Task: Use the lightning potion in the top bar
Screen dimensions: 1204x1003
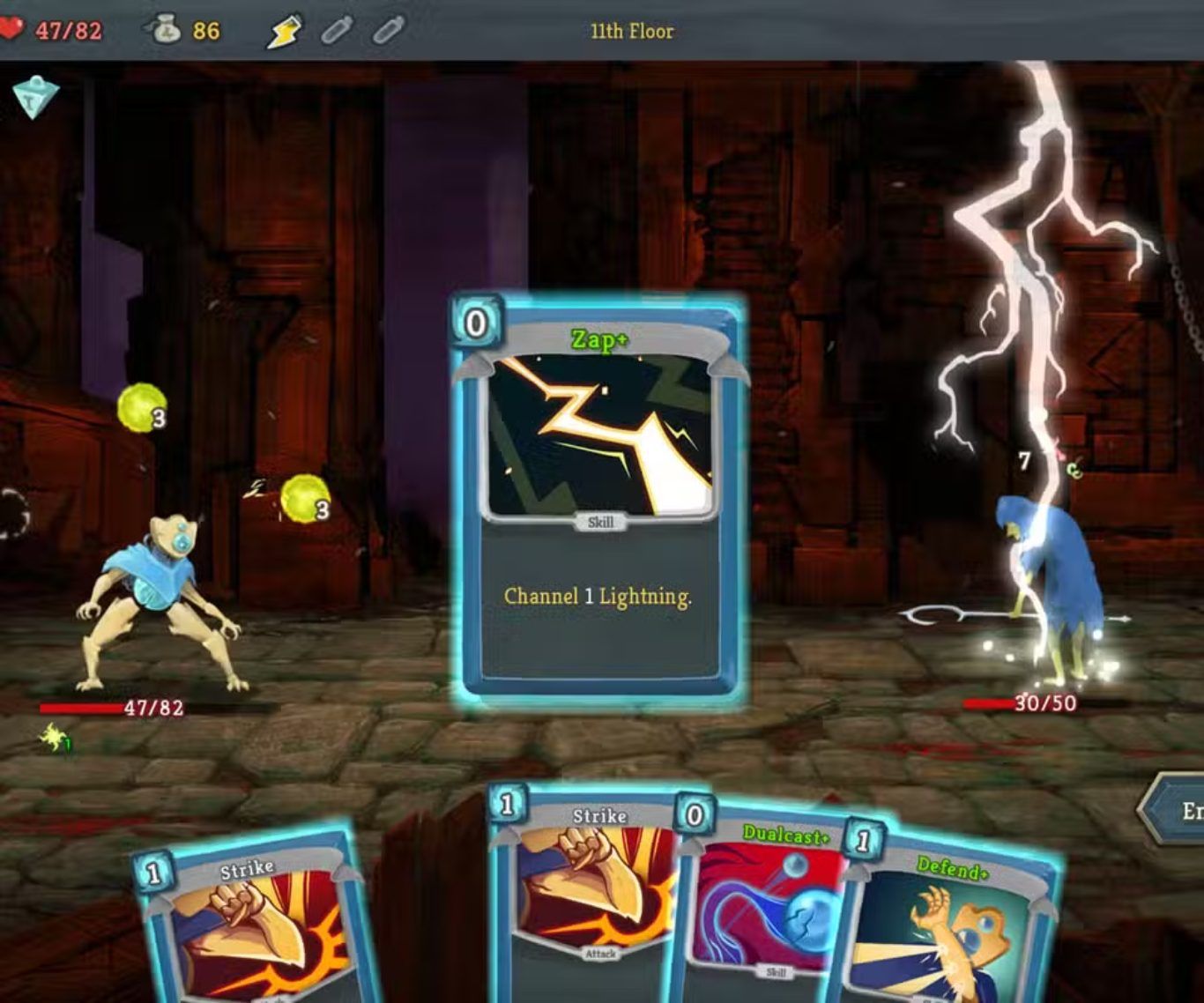Action: click(284, 32)
